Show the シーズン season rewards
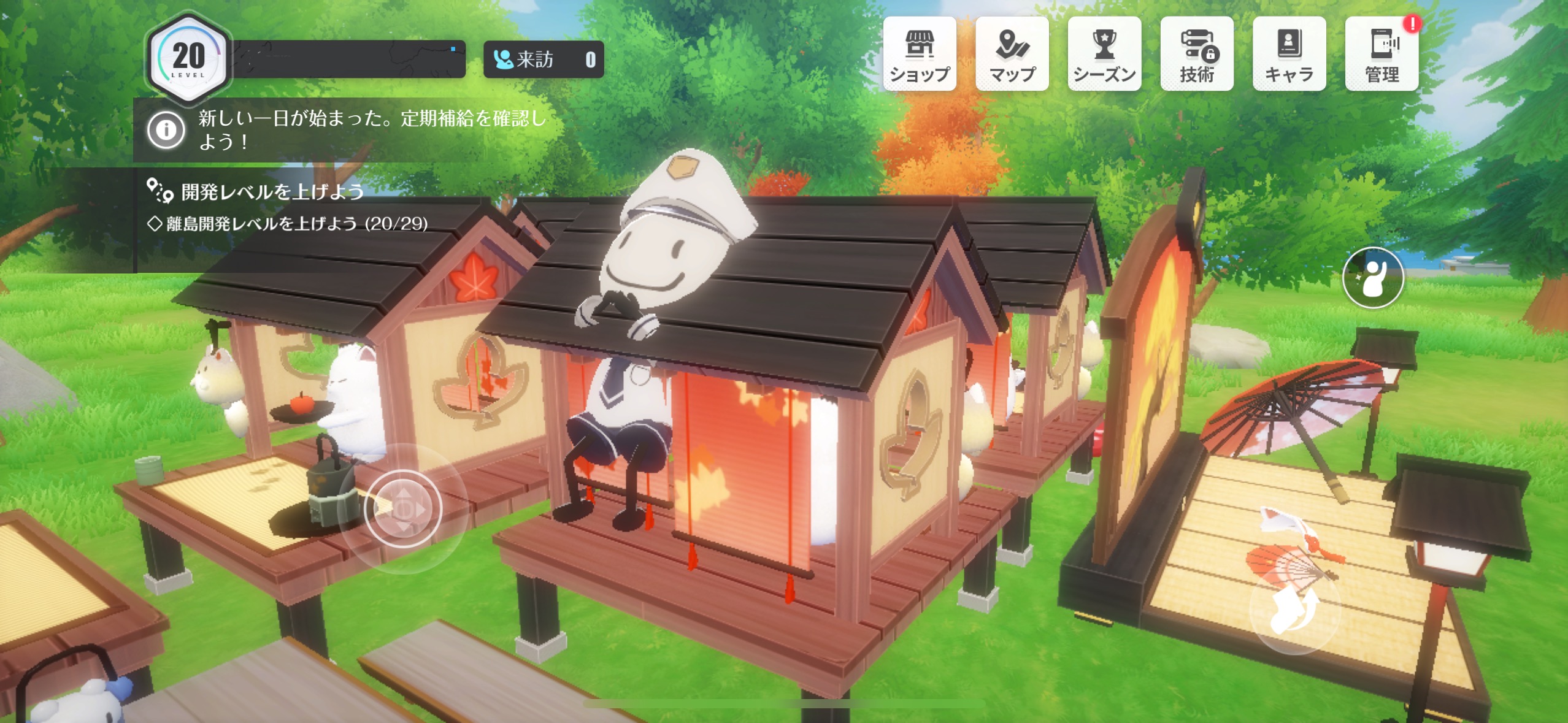1568x723 pixels. [x=1104, y=55]
